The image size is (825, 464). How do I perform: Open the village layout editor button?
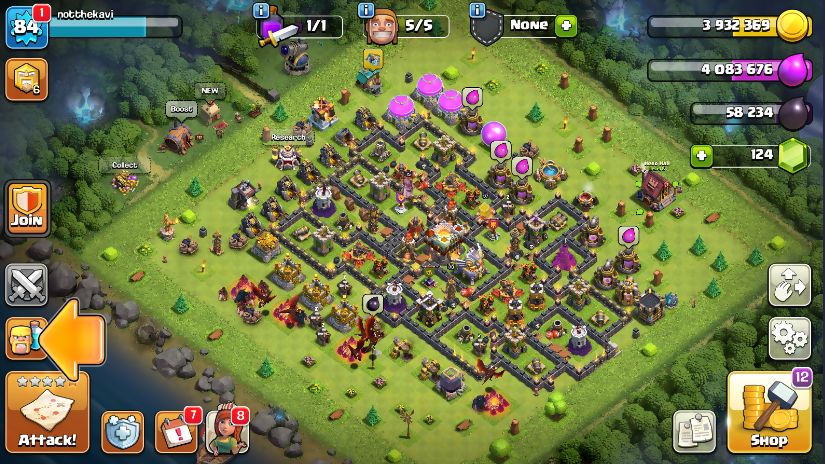[789, 285]
